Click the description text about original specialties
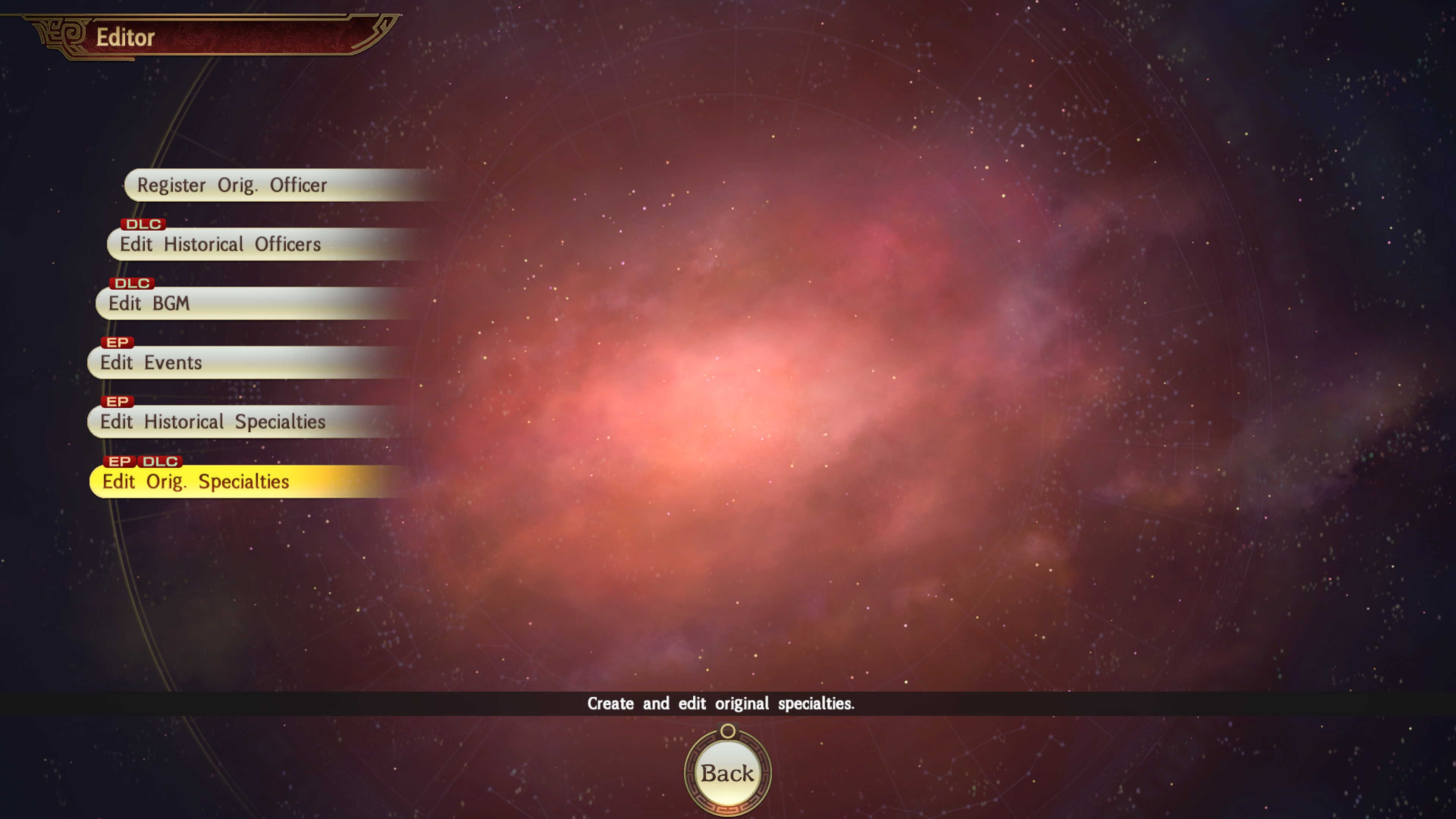Image resolution: width=1456 pixels, height=819 pixels. click(x=721, y=703)
